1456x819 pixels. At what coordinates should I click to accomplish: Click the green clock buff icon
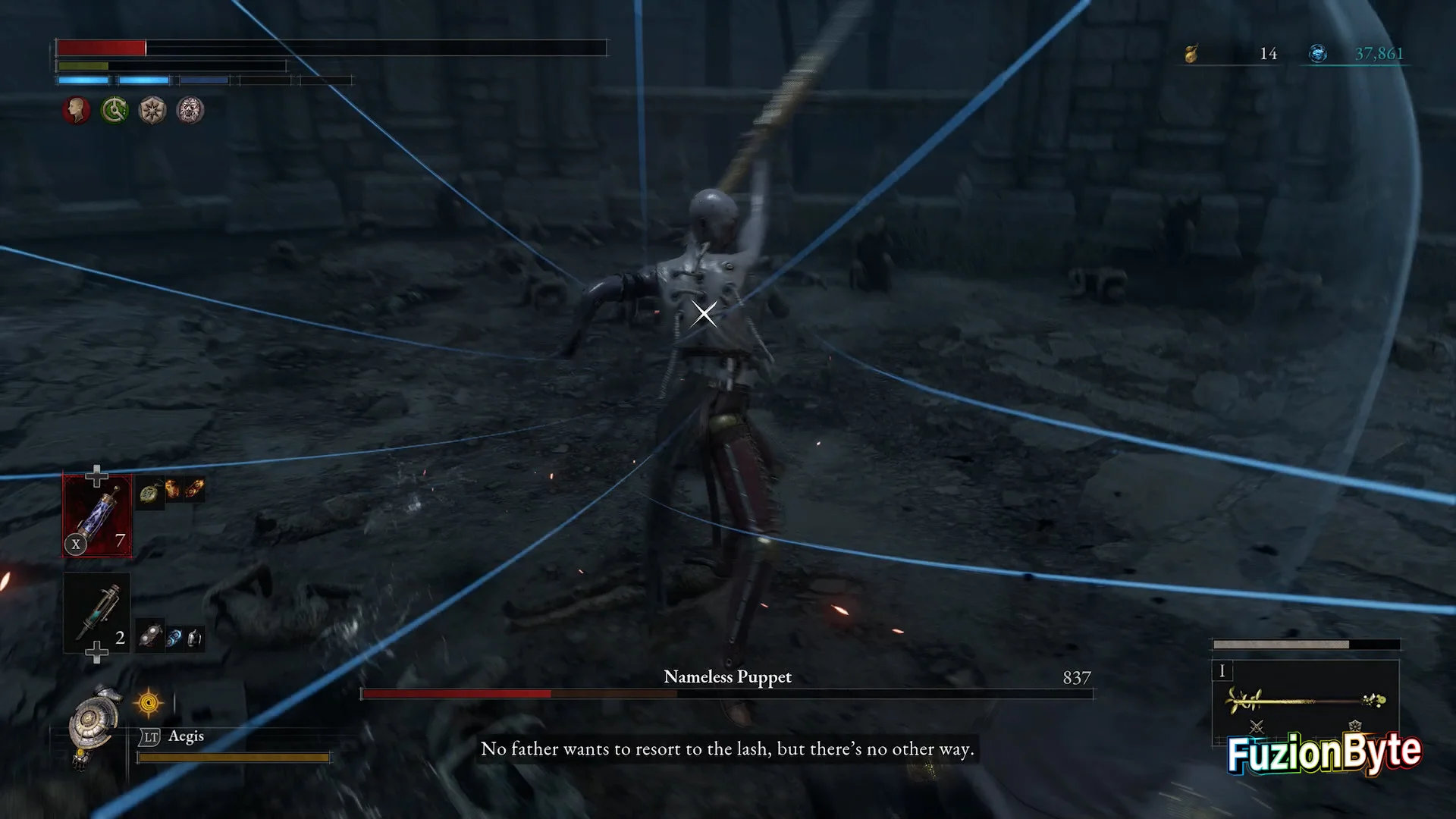coord(115,111)
